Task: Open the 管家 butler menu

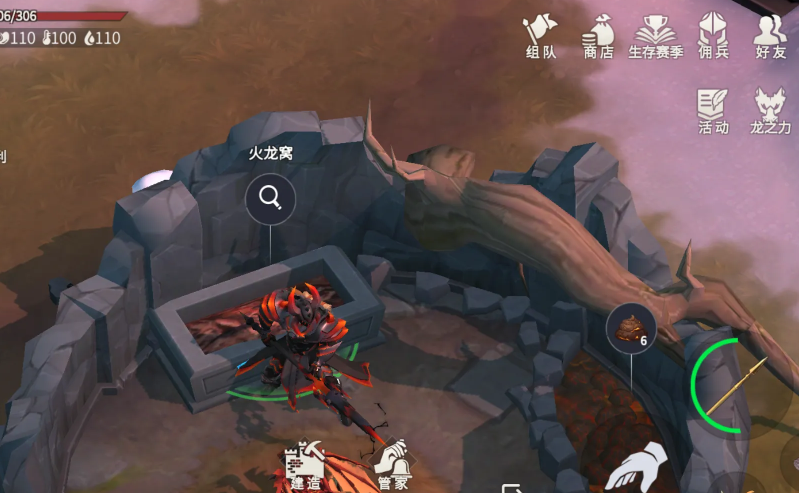Action: click(390, 463)
